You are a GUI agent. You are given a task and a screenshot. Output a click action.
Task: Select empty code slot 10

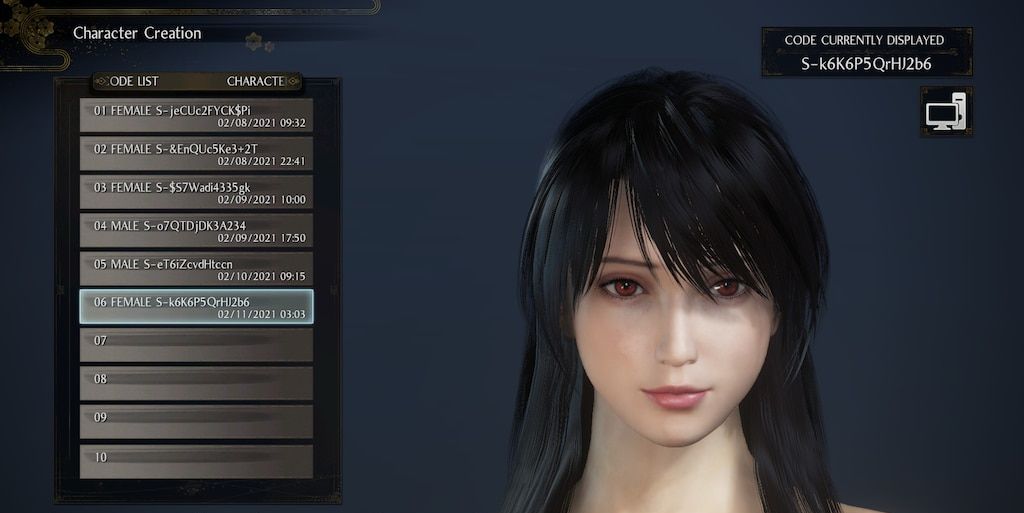click(x=196, y=460)
